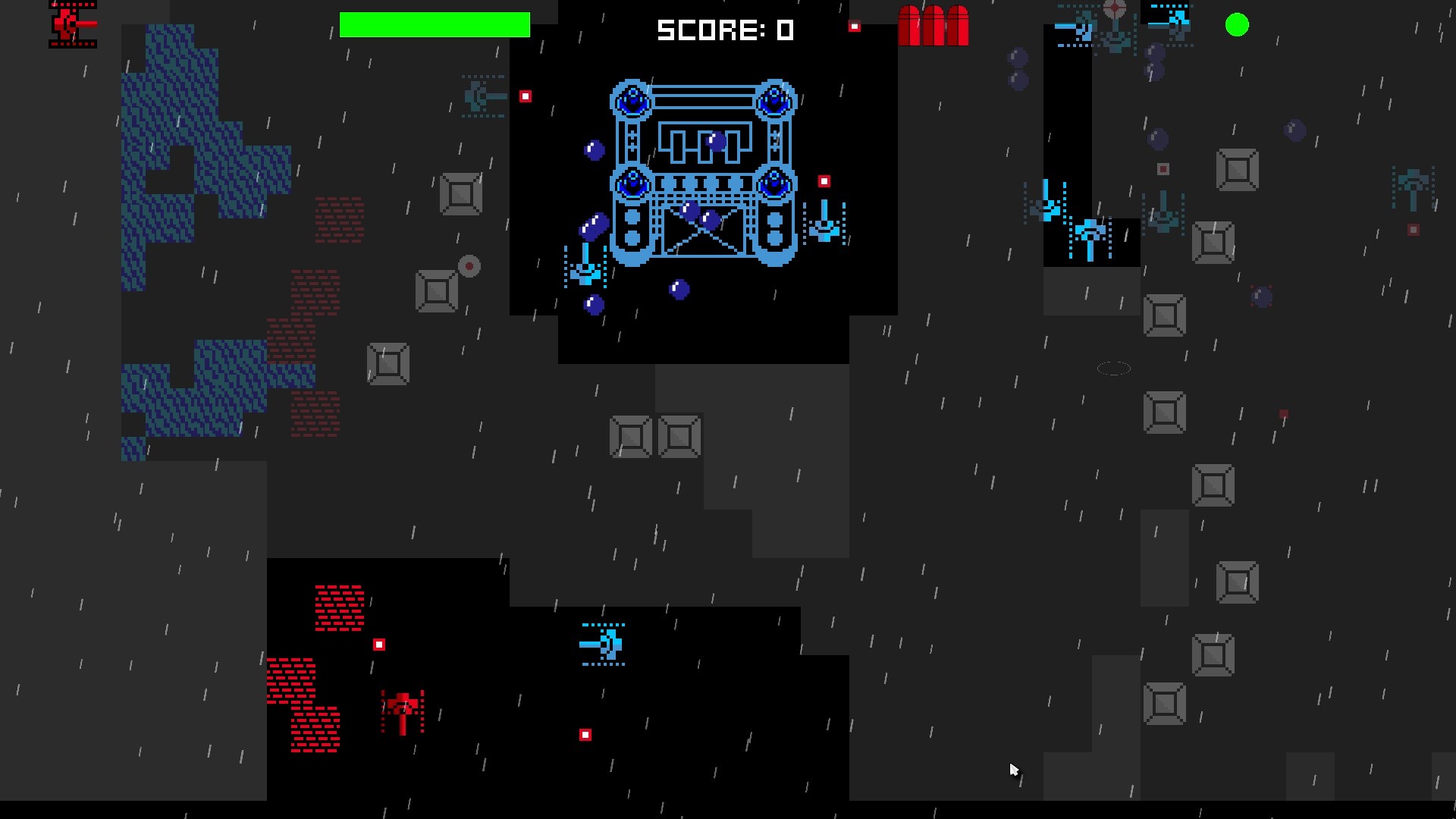
Task: Click the red square pickup below the blue tank
Action: 585,734
